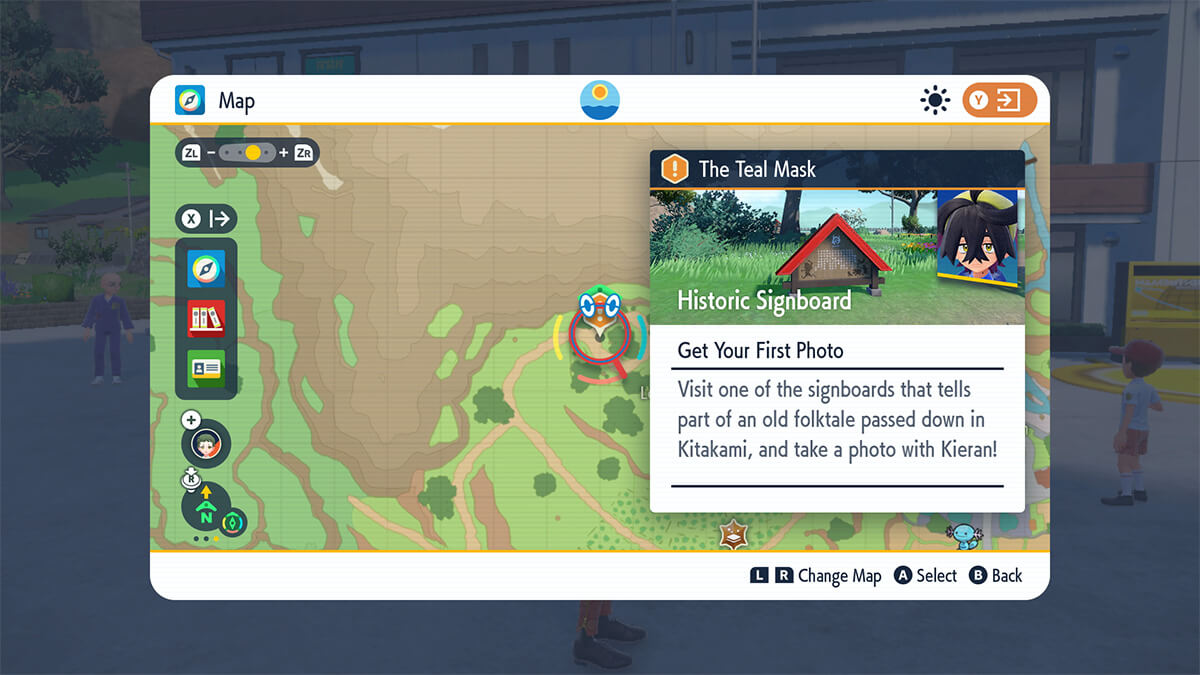Click the Back option
Image resolution: width=1200 pixels, height=675 pixels.
[996, 576]
